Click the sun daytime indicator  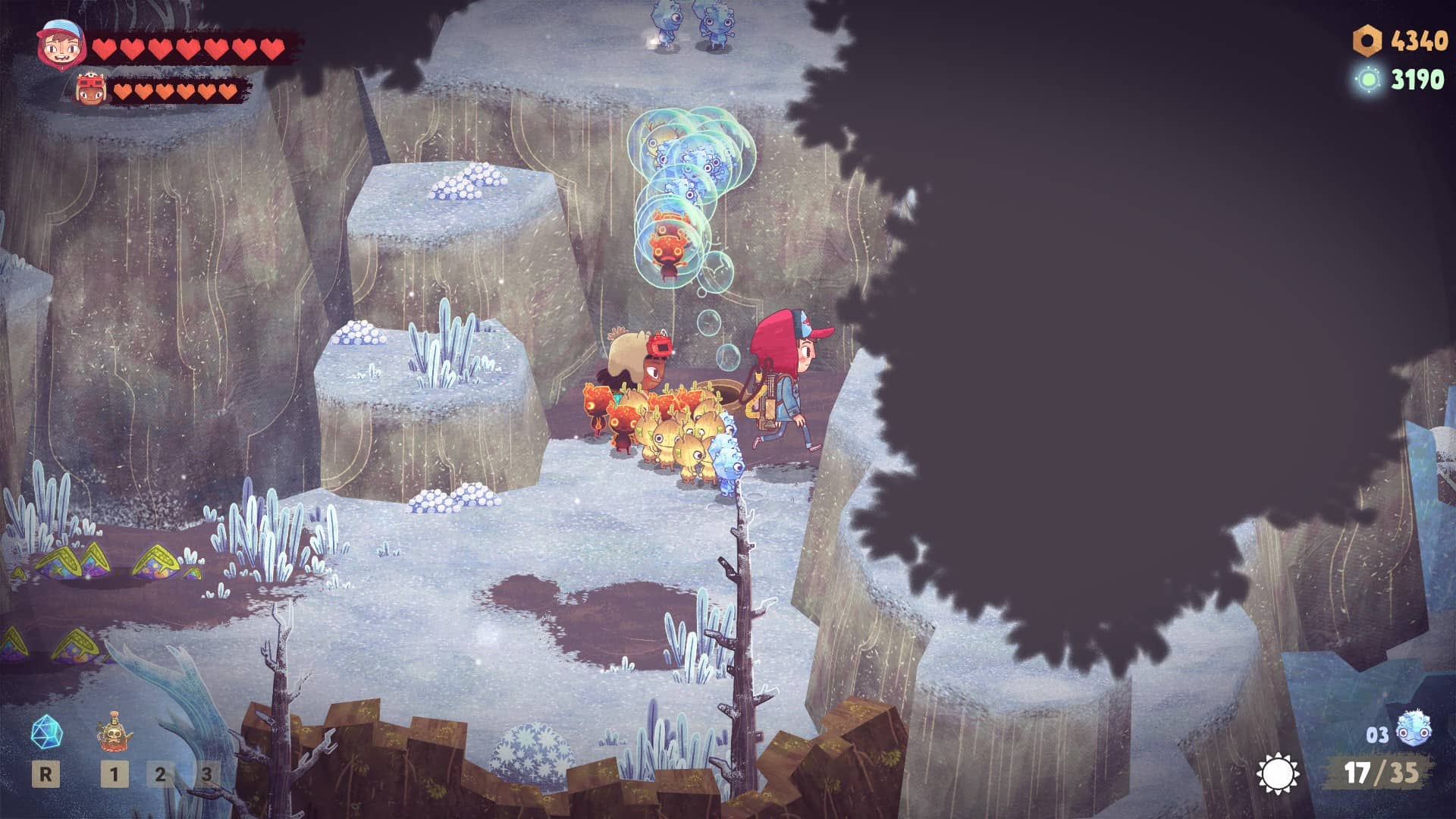[1277, 773]
